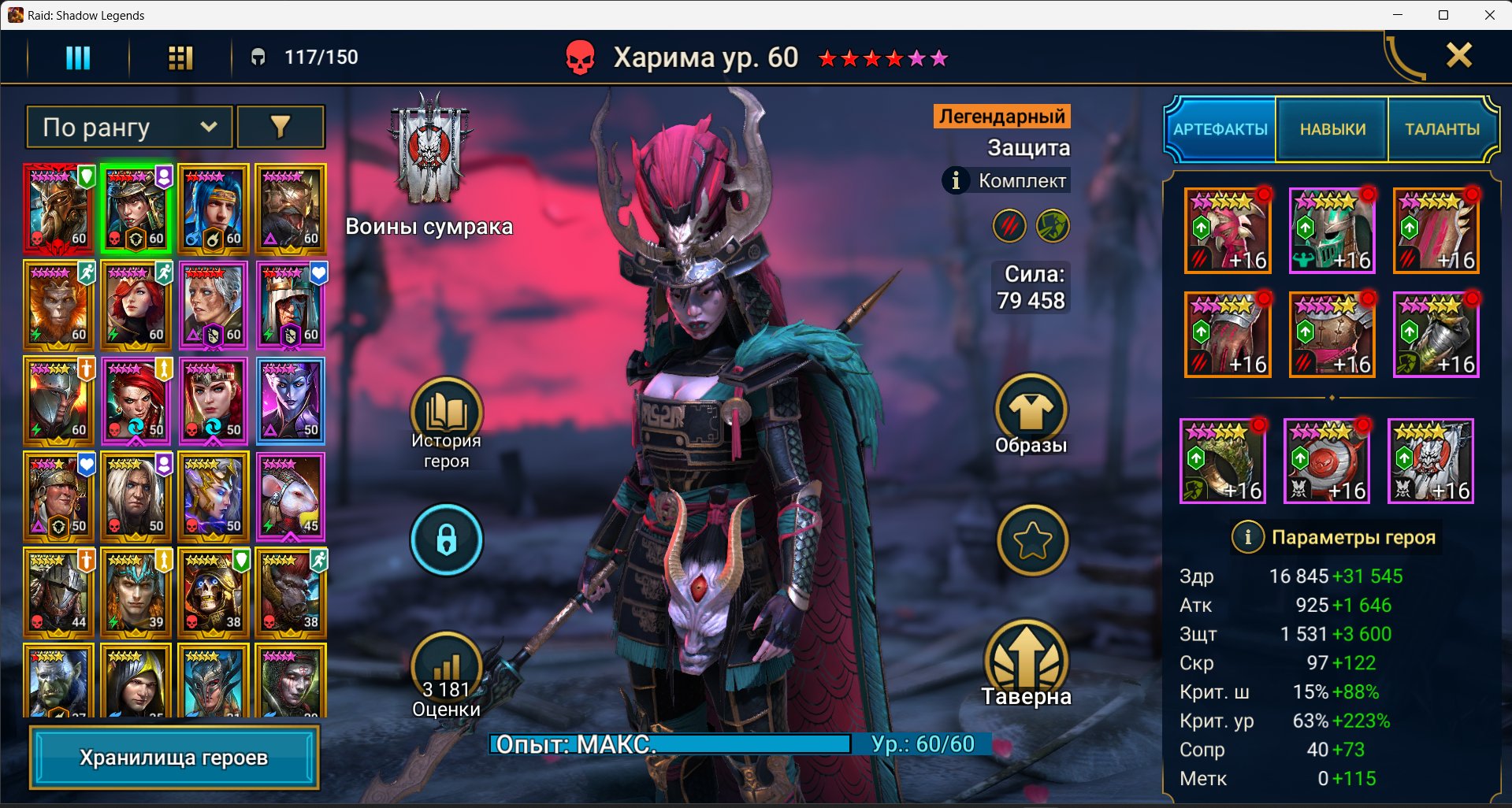Close the hero screen with the yellow X
This screenshot has height=808, width=1512.
[x=1458, y=55]
